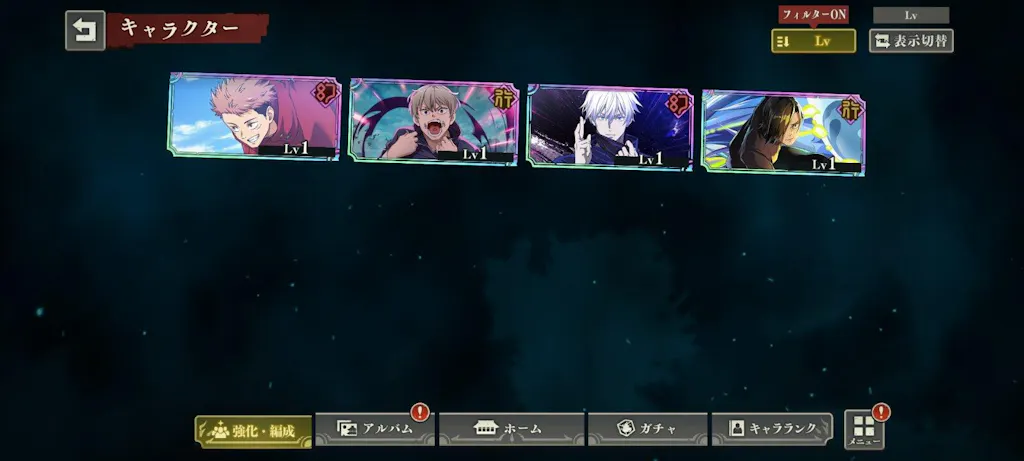Open the メニュー grid menu
The image size is (1024, 461).
pyautogui.click(x=864, y=430)
